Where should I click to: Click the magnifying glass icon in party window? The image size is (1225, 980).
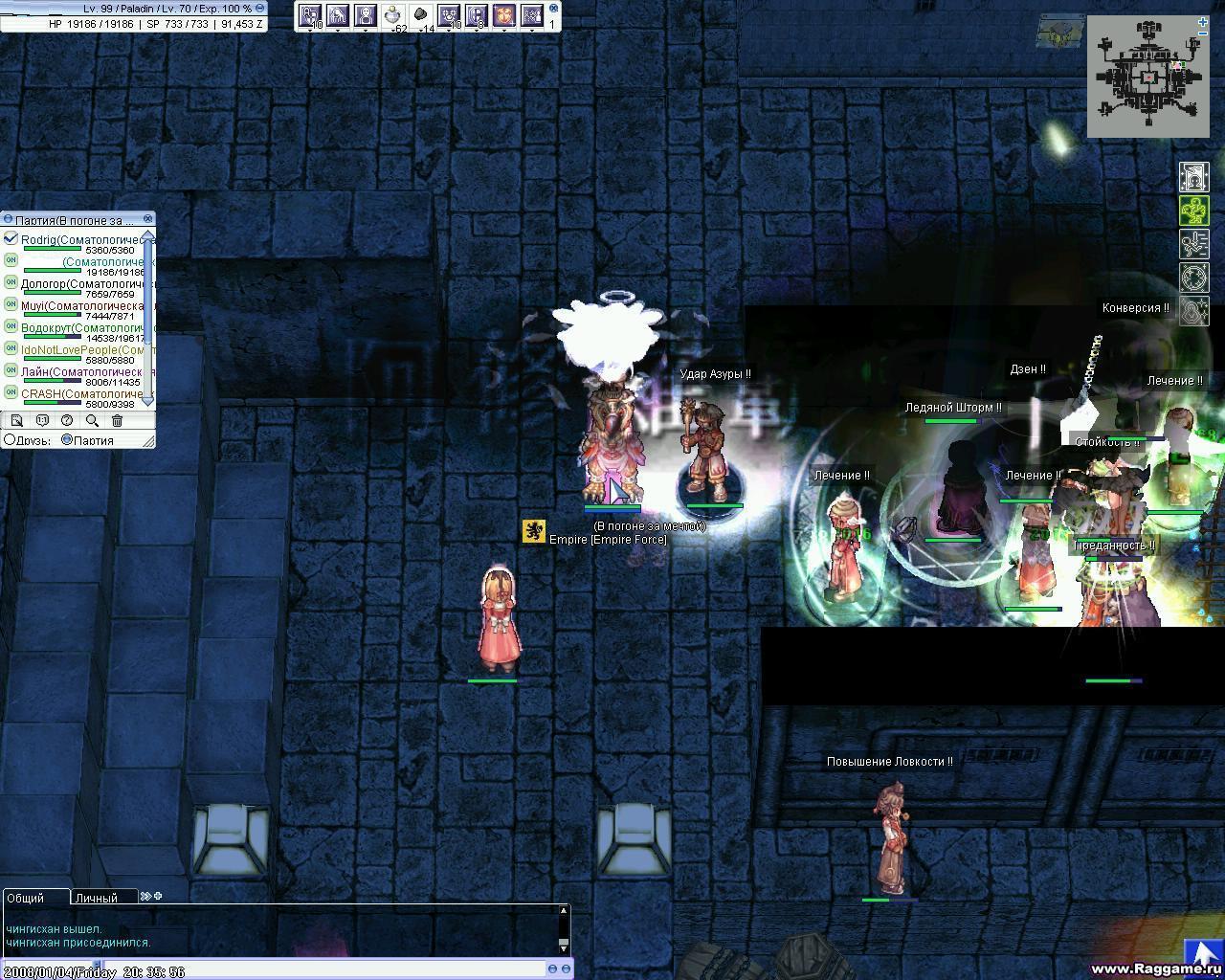click(92, 420)
